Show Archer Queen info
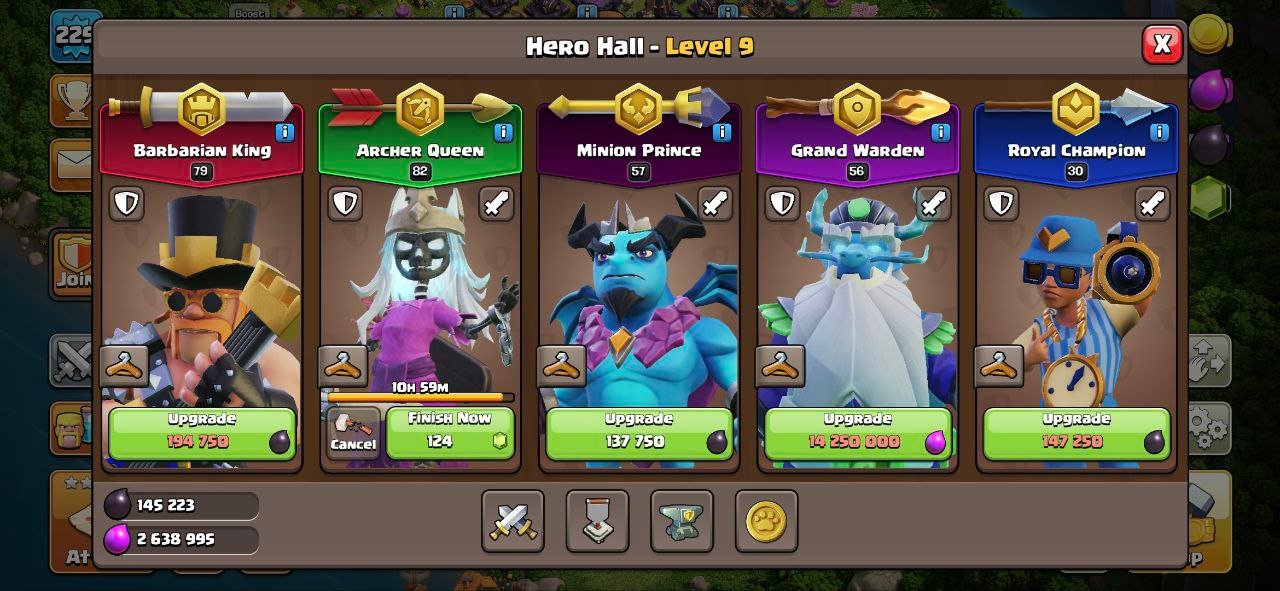 tap(503, 132)
